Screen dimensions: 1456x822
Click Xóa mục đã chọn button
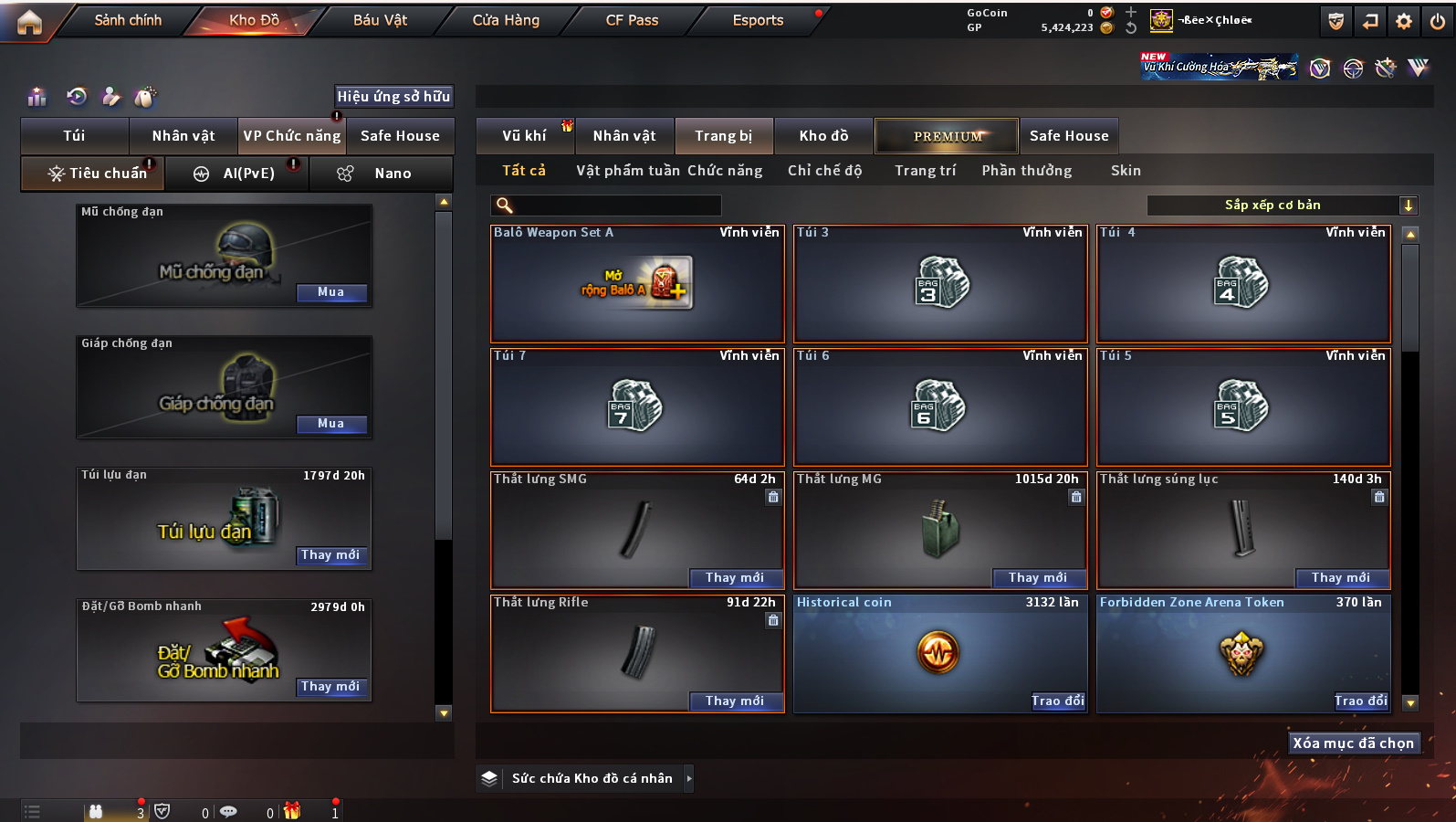point(1353,743)
